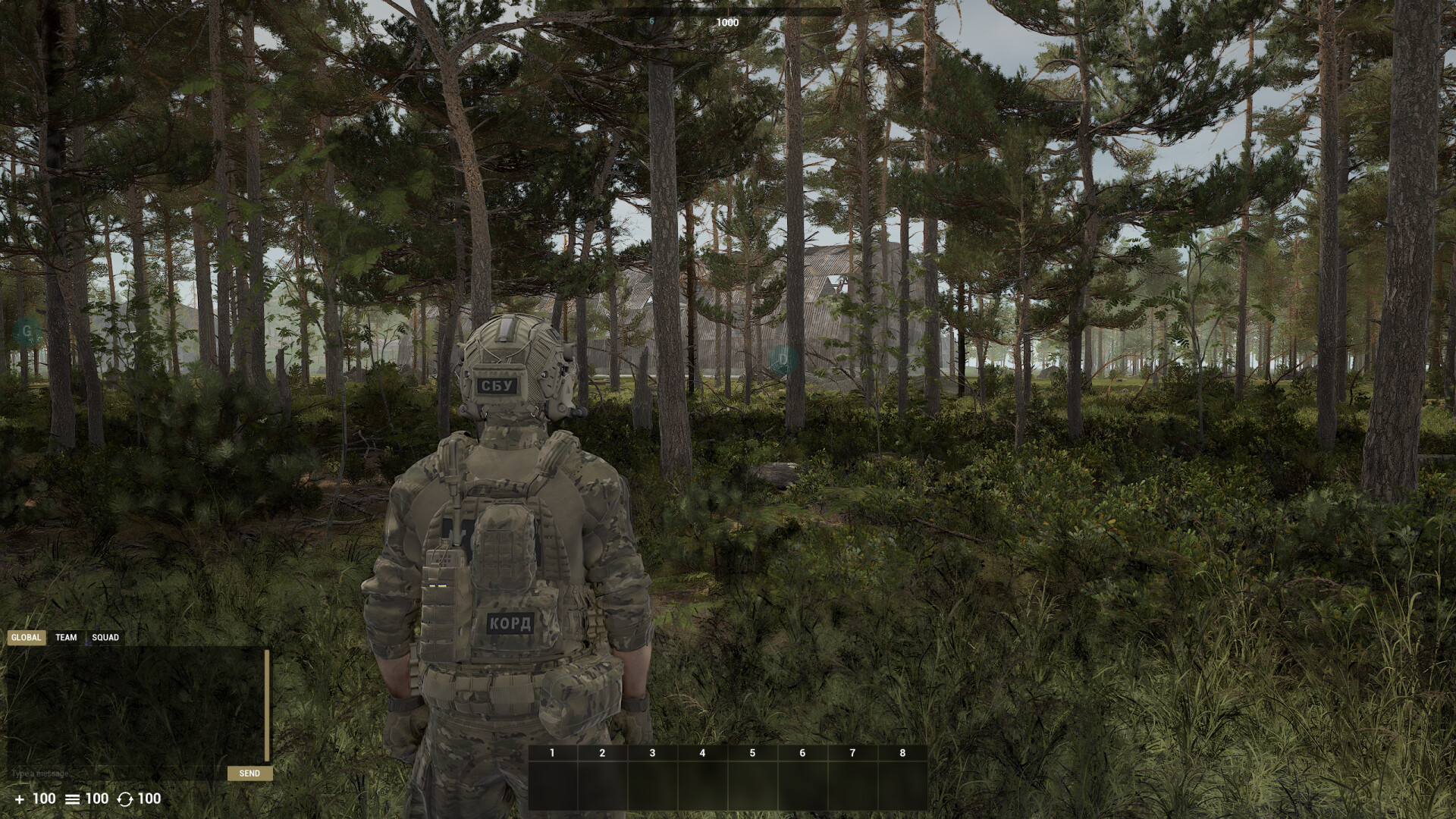Click the health cross icon
1456x819 pixels.
20,799
